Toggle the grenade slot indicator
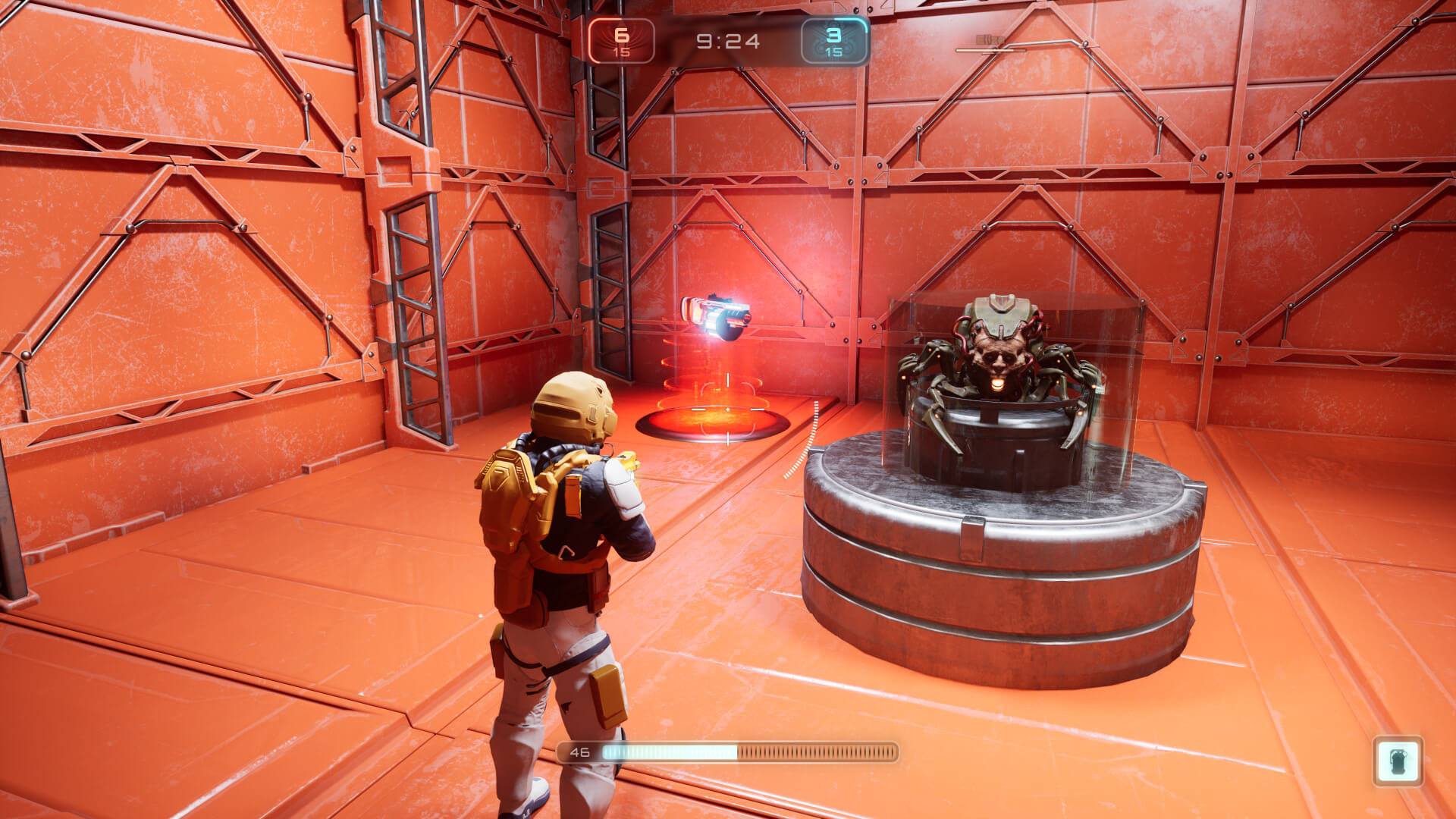 pyautogui.click(x=1398, y=759)
